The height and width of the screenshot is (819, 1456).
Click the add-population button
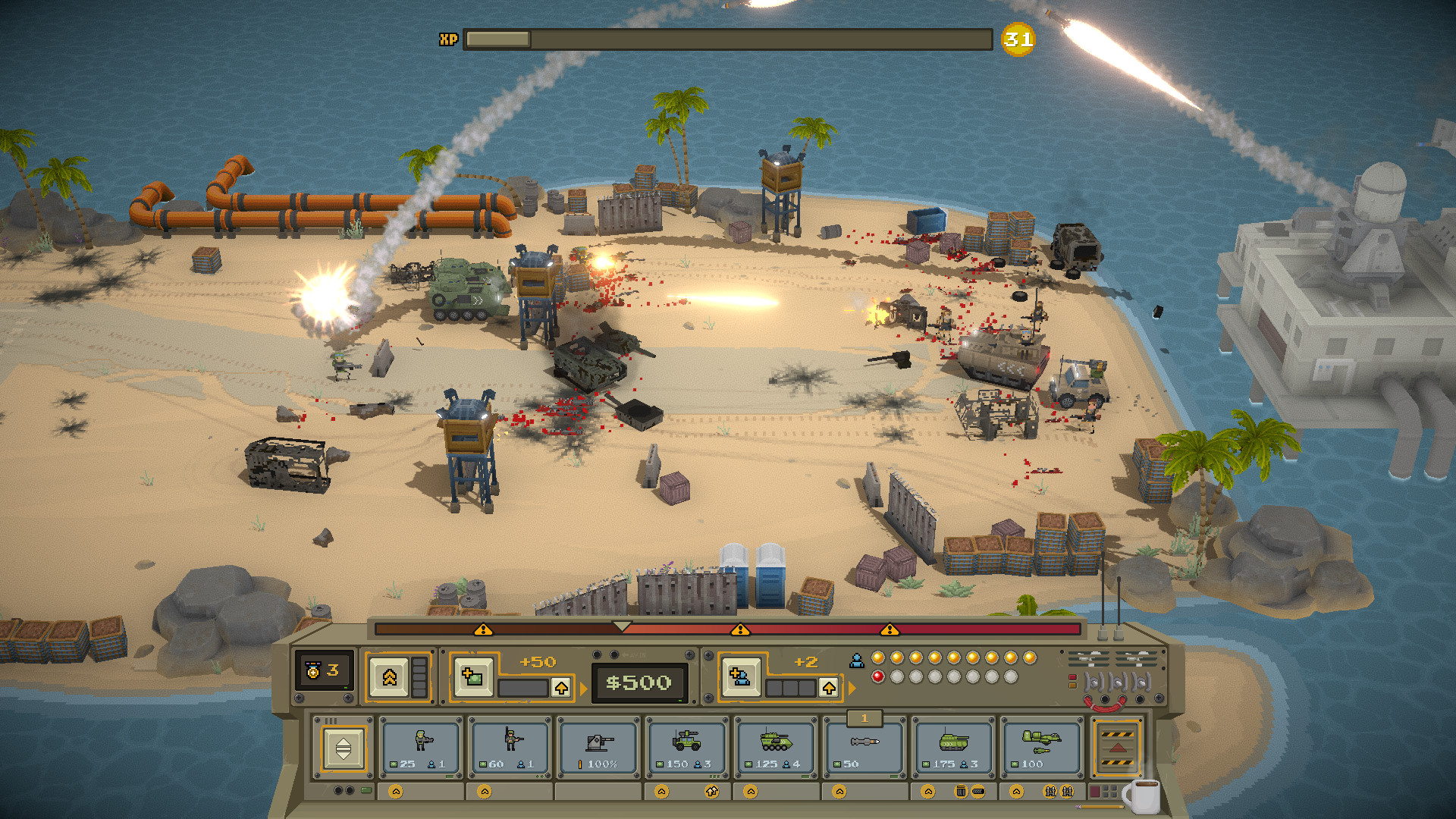pos(740,676)
